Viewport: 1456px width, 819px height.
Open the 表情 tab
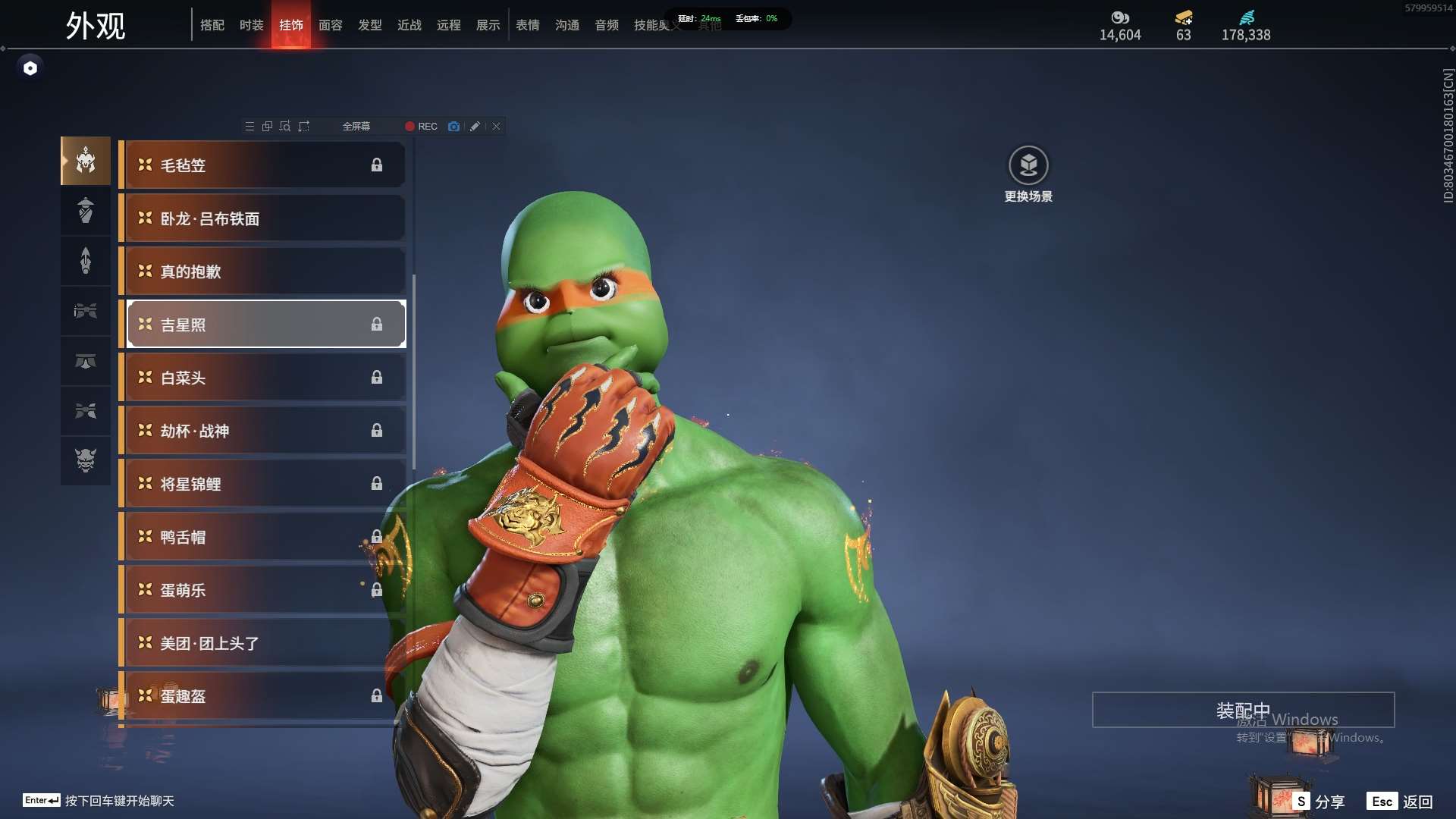point(527,25)
